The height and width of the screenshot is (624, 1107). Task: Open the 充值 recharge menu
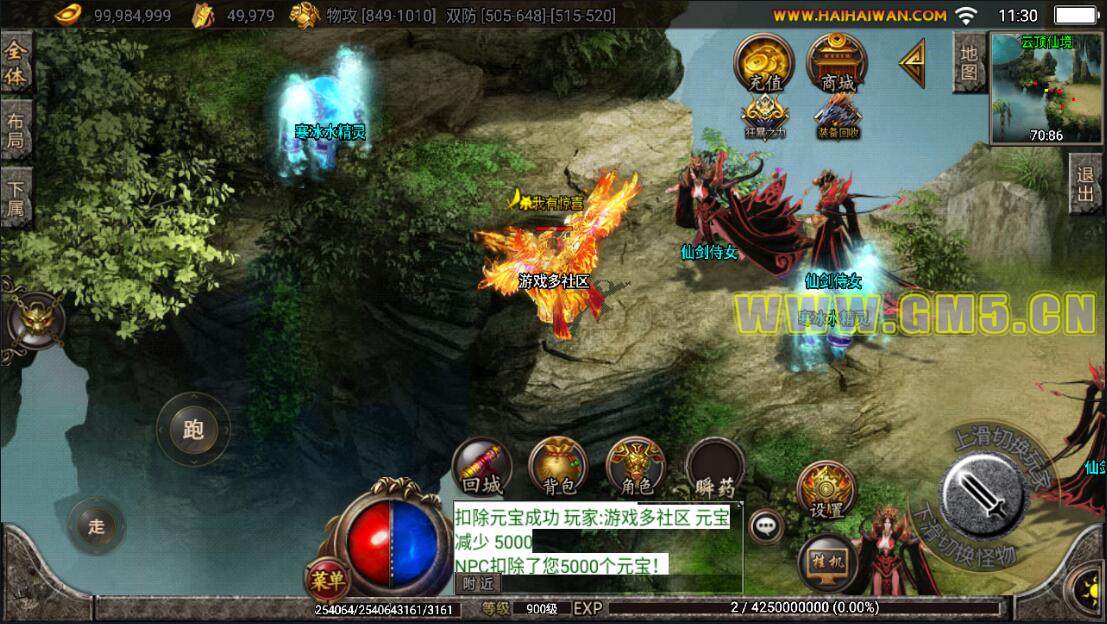pyautogui.click(x=764, y=64)
